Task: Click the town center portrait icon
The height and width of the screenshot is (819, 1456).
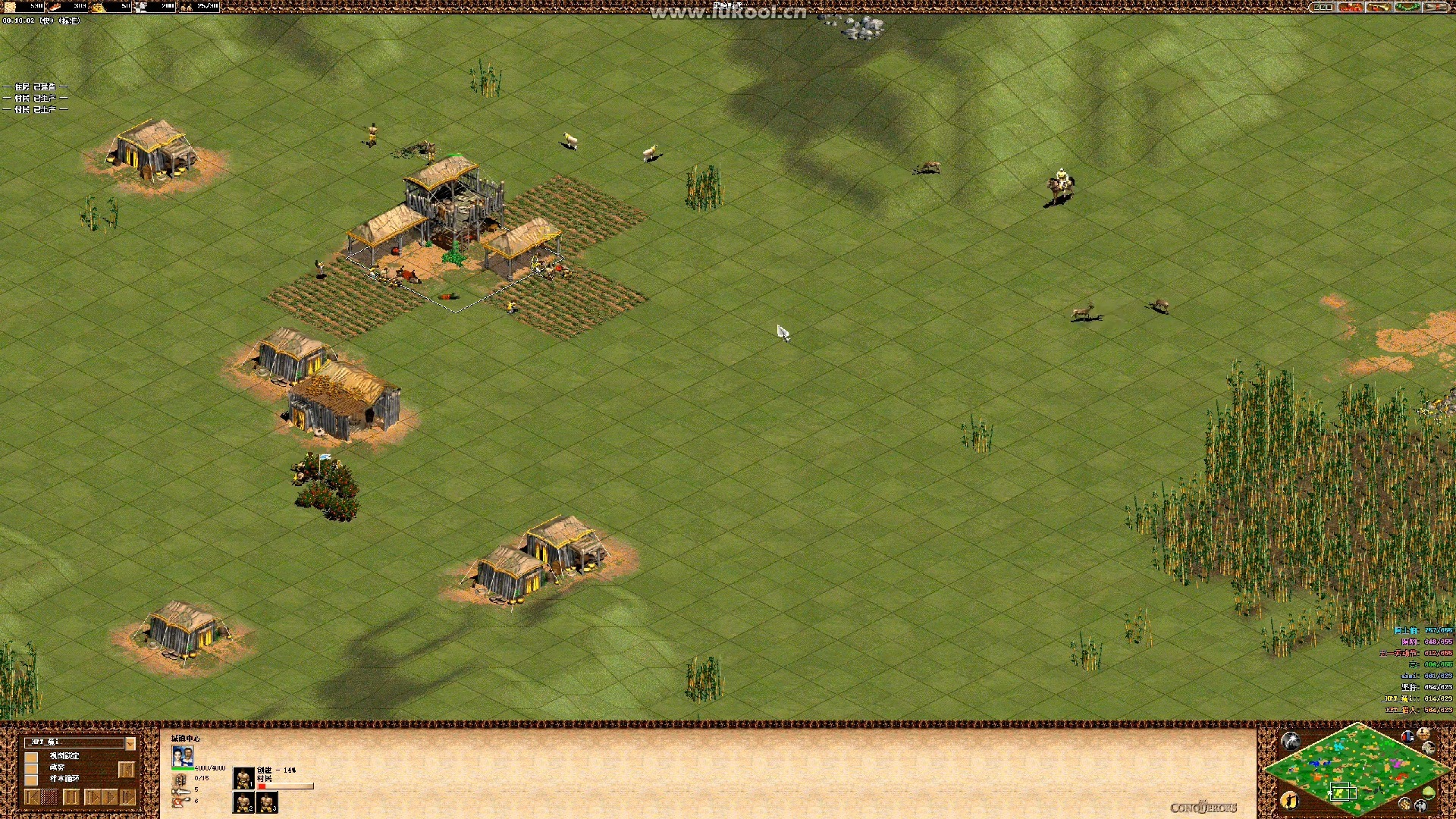Action: pos(183,756)
